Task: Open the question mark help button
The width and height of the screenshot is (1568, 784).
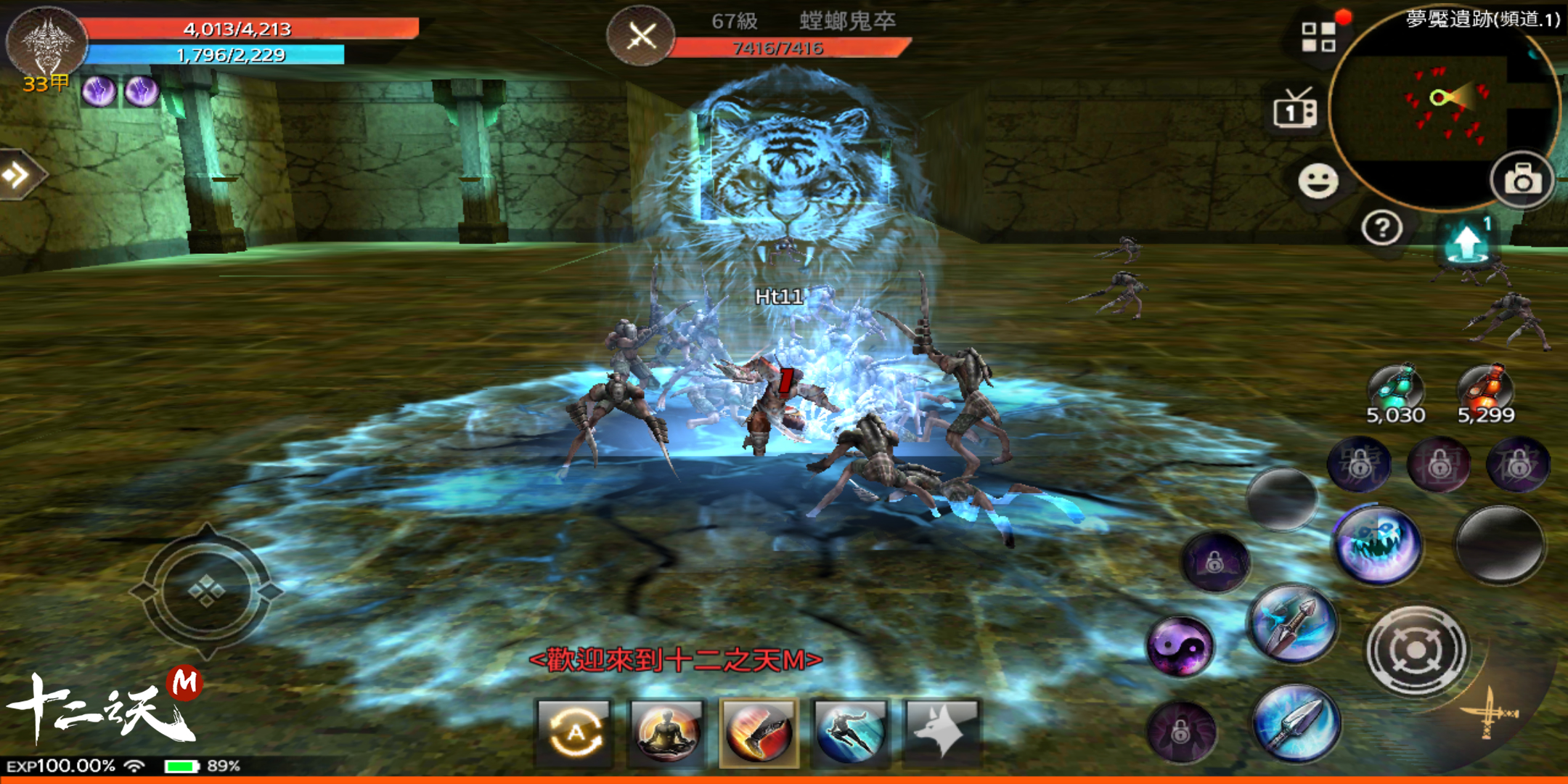Action: 1381,229
